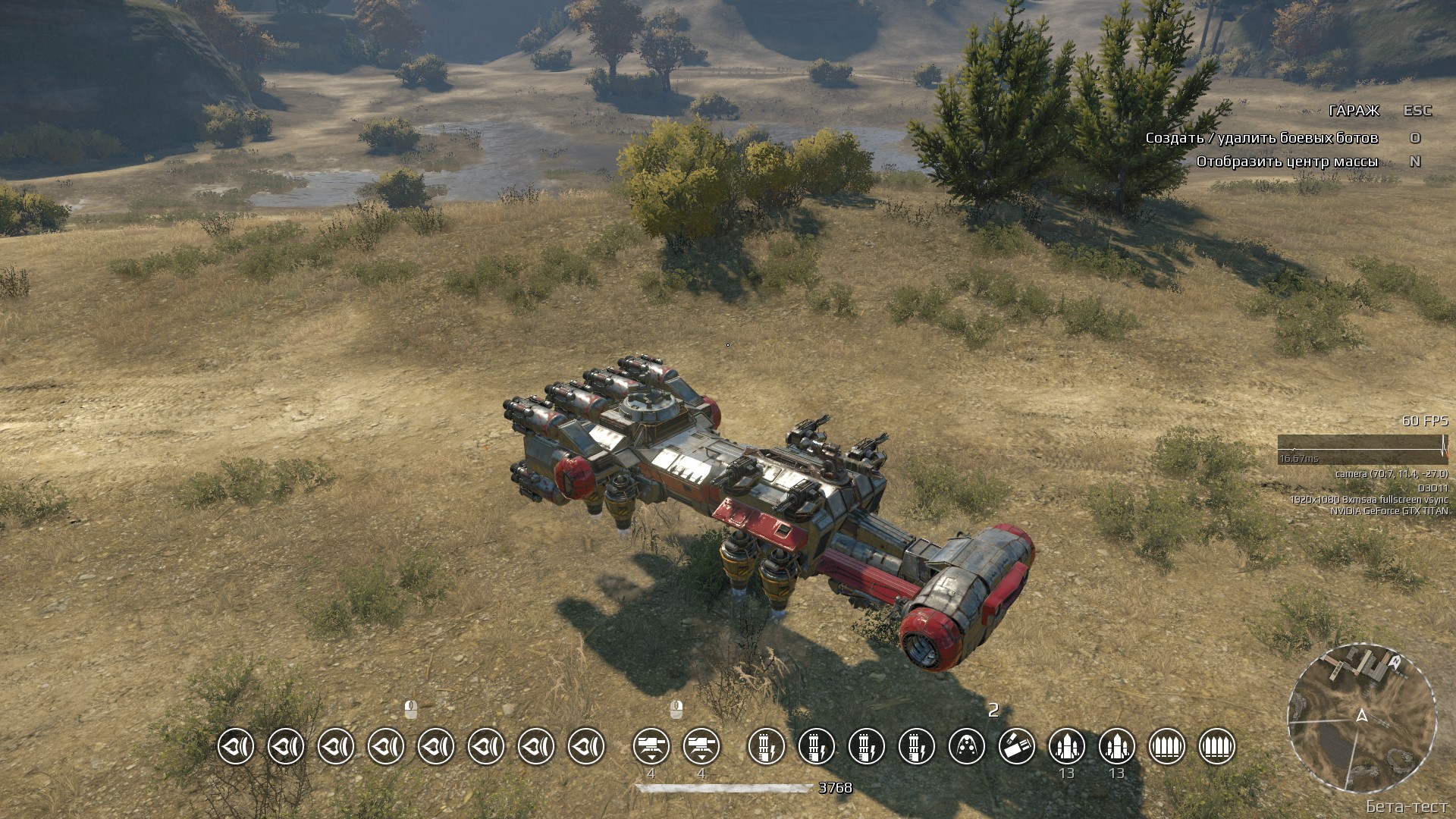Image resolution: width=1456 pixels, height=819 pixels.
Task: Activate the first thruster booster icon
Action: [235, 747]
